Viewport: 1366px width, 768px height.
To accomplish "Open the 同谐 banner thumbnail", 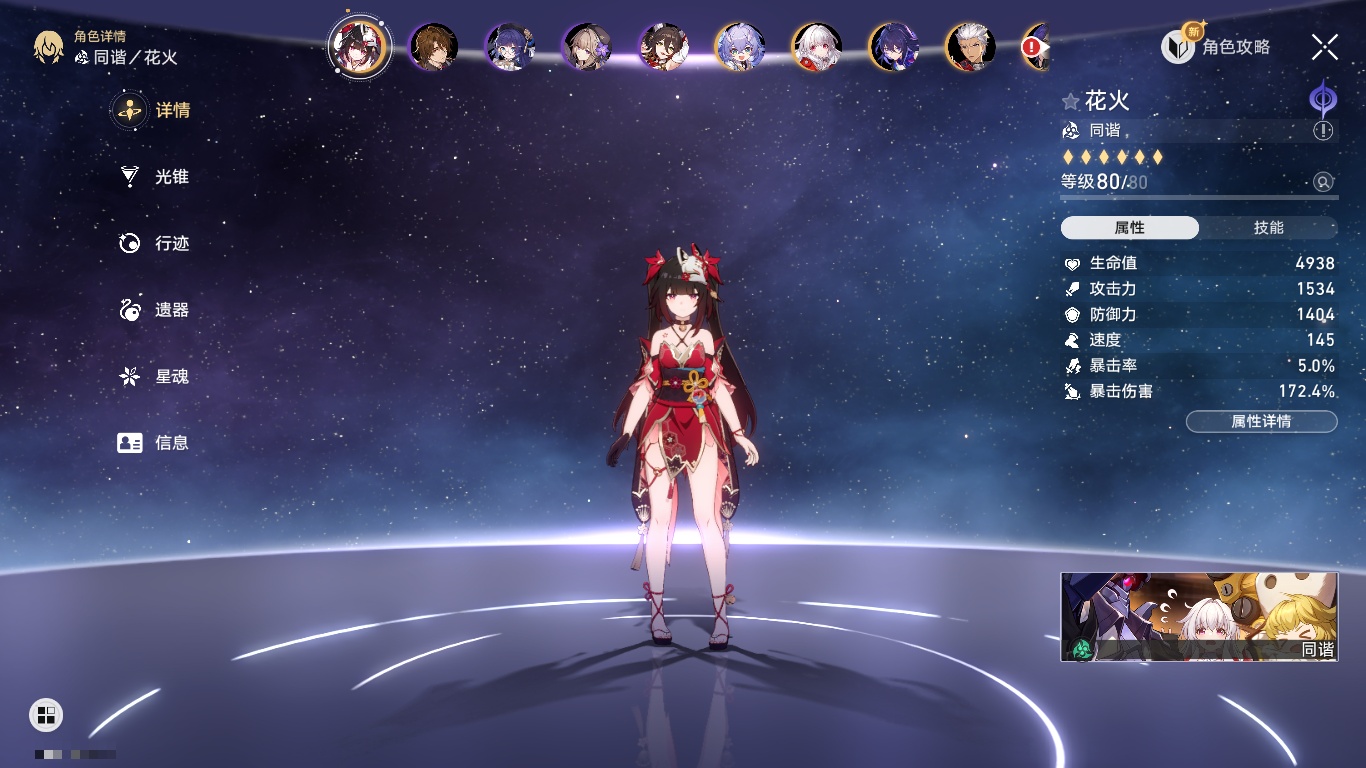I will pos(1198,616).
